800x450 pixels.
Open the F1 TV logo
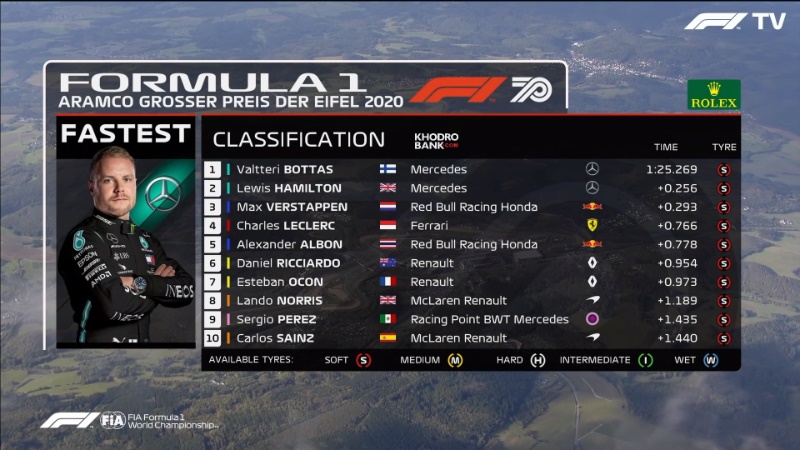pyautogui.click(x=734, y=21)
